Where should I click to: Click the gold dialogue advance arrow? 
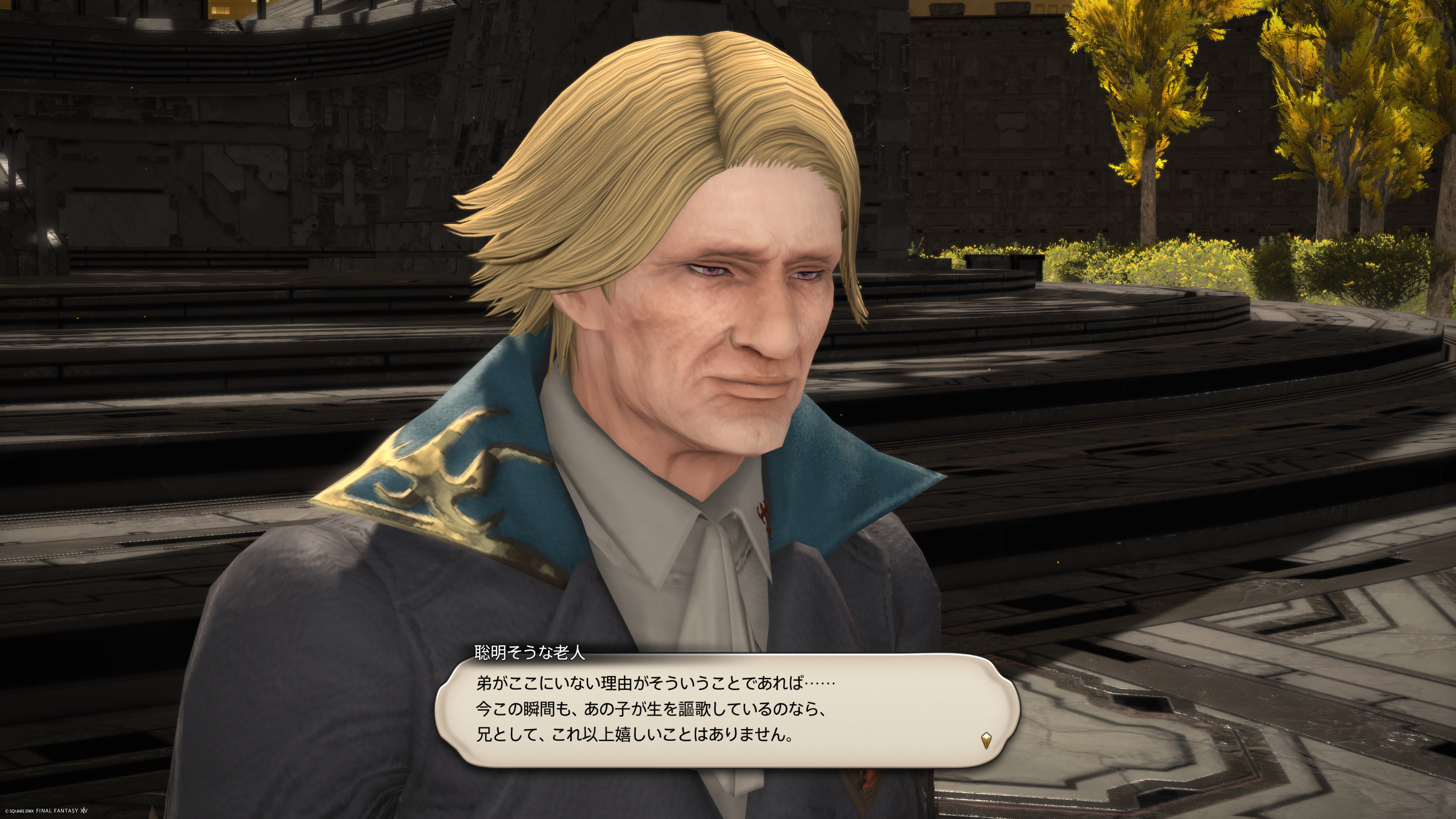pos(986,740)
